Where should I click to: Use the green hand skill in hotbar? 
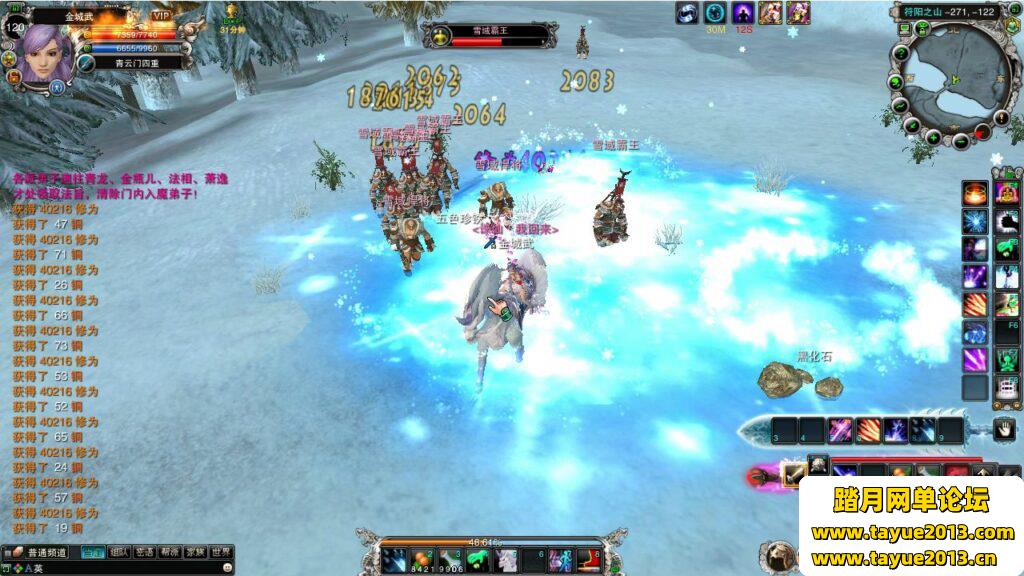click(x=476, y=559)
